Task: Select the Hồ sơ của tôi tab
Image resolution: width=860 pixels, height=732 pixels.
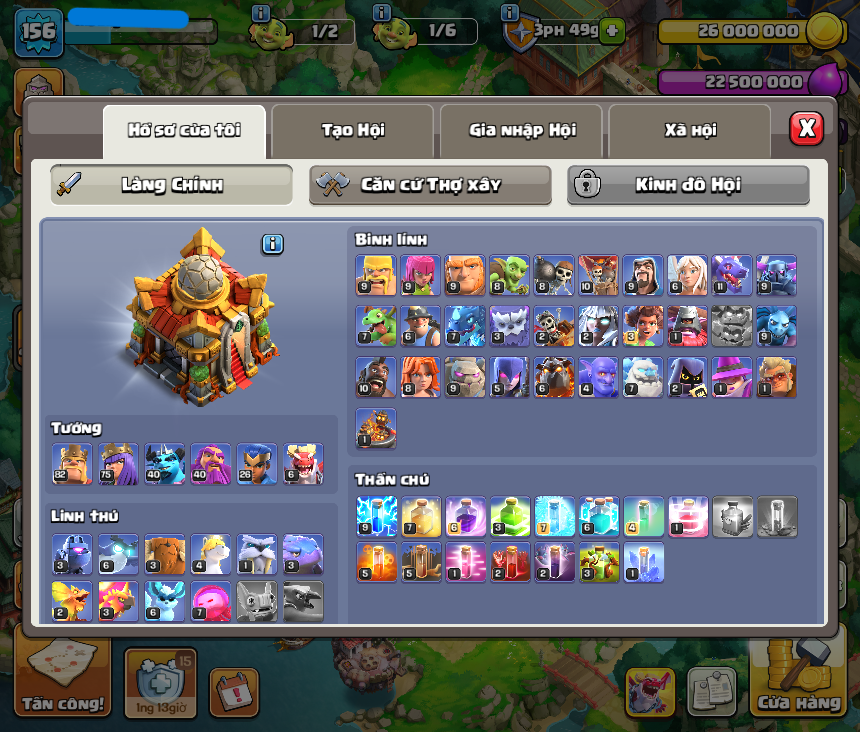Action: [184, 130]
